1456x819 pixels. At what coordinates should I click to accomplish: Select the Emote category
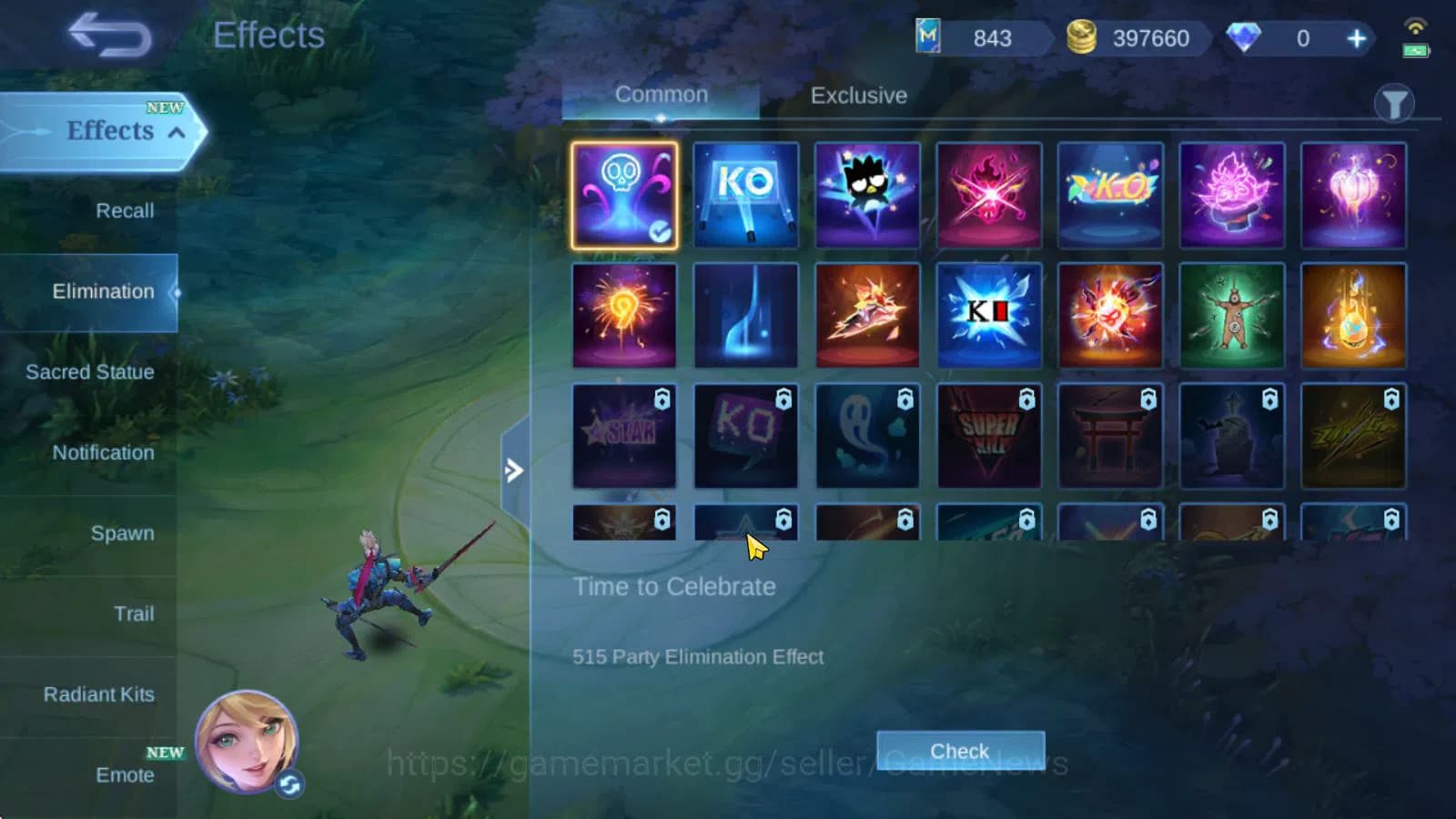(x=124, y=774)
